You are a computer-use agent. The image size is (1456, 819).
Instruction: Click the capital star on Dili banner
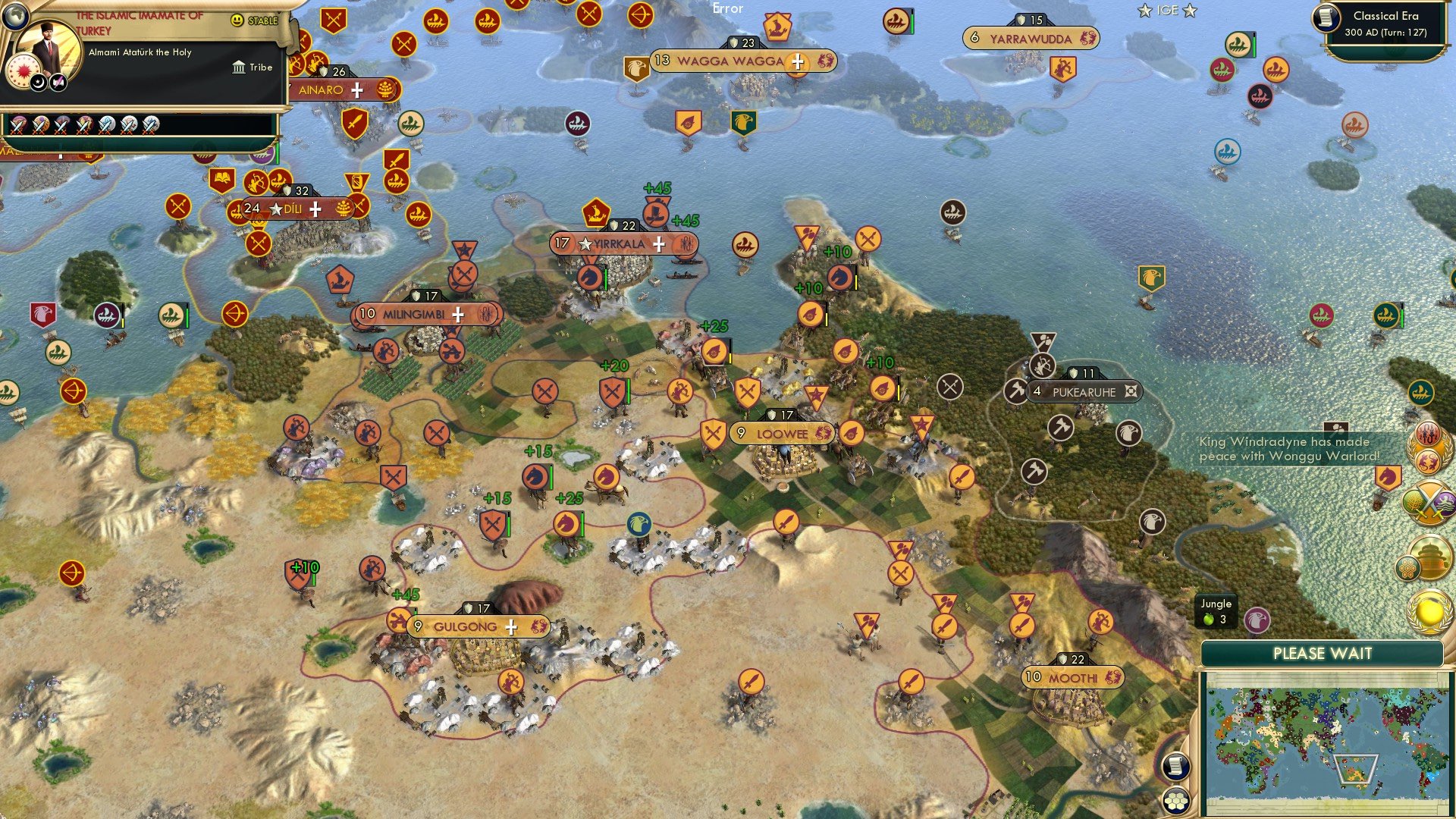(275, 209)
